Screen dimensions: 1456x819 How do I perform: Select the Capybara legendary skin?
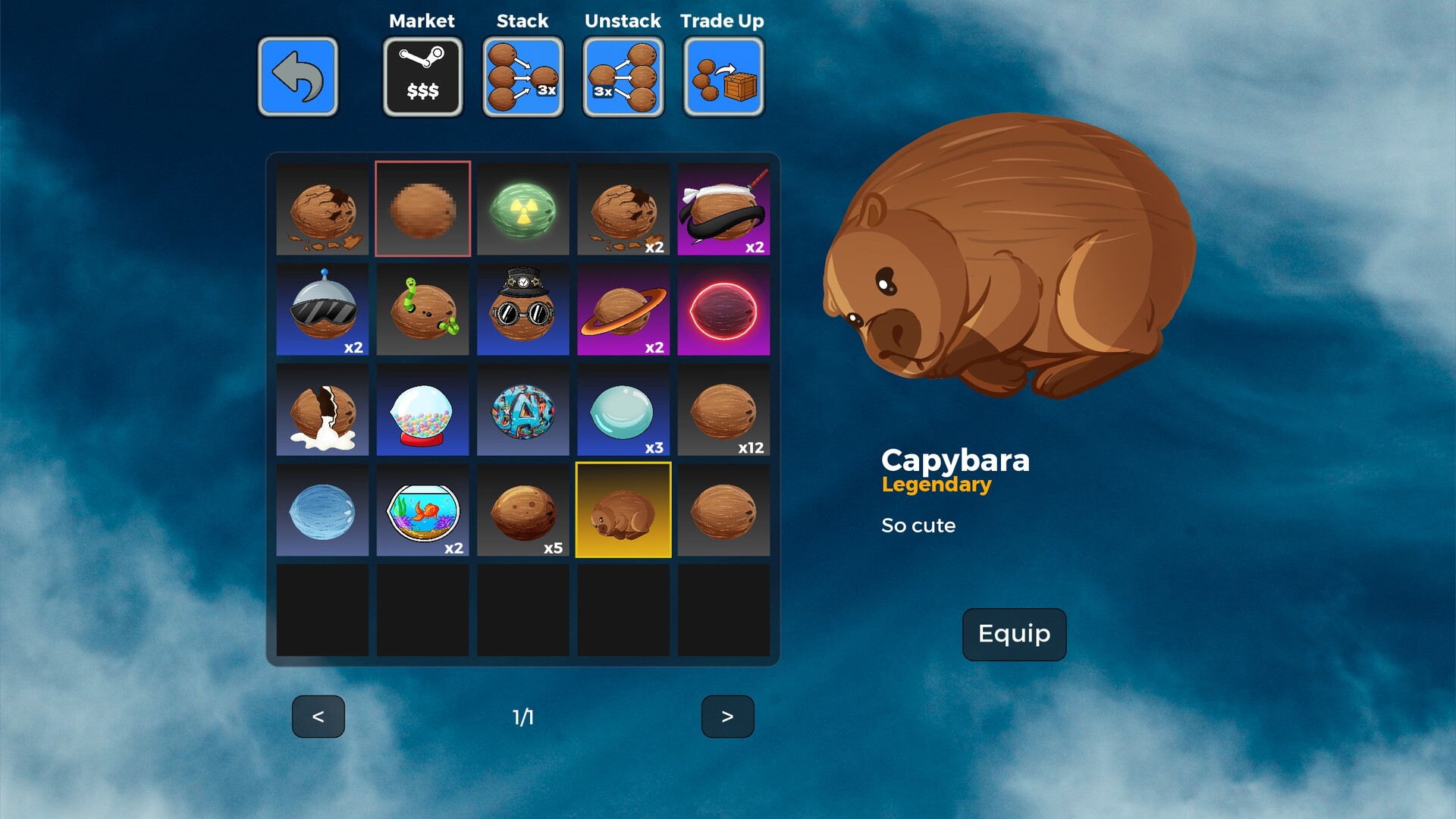[x=623, y=509]
